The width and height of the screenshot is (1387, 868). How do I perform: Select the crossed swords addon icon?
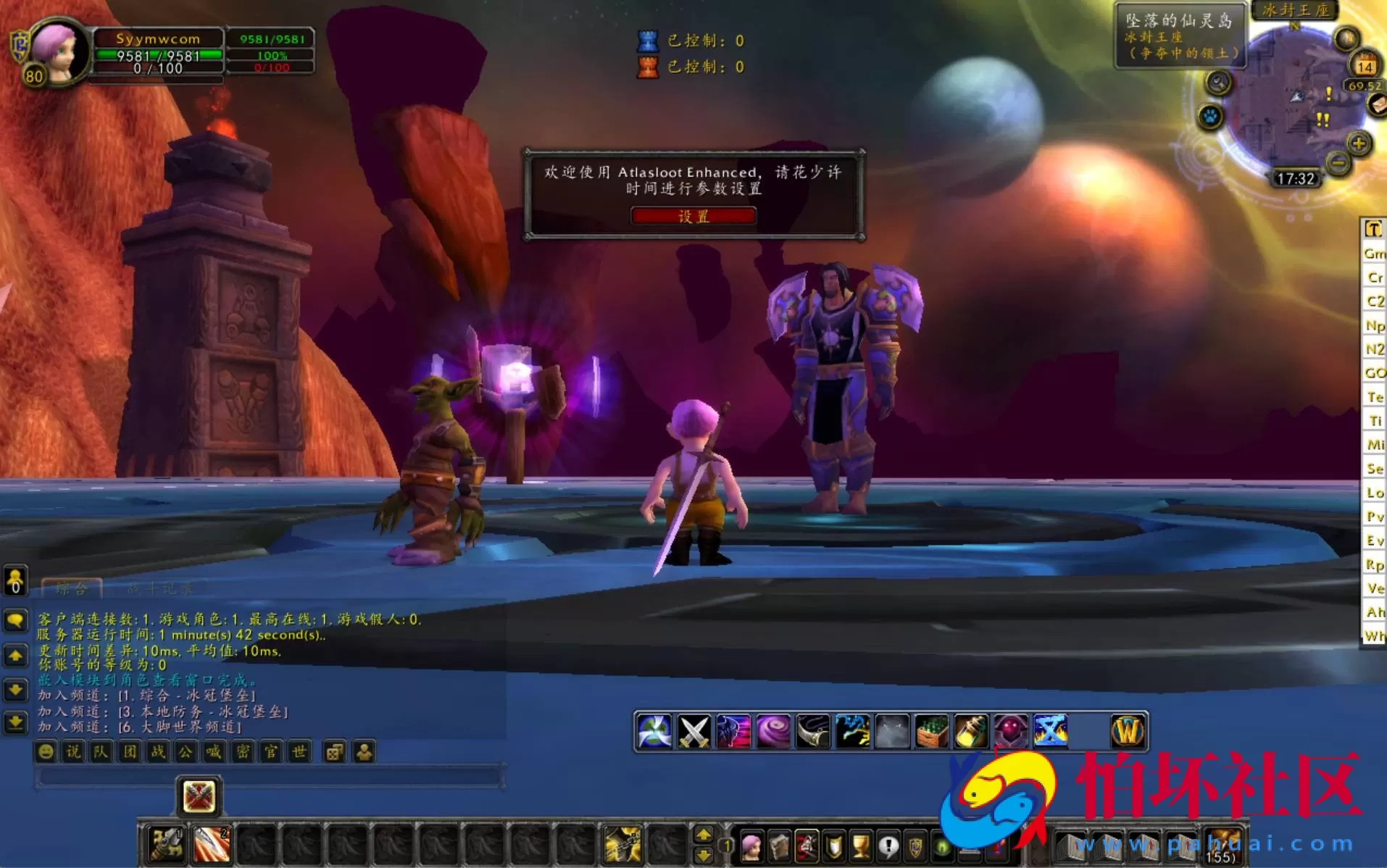694,730
